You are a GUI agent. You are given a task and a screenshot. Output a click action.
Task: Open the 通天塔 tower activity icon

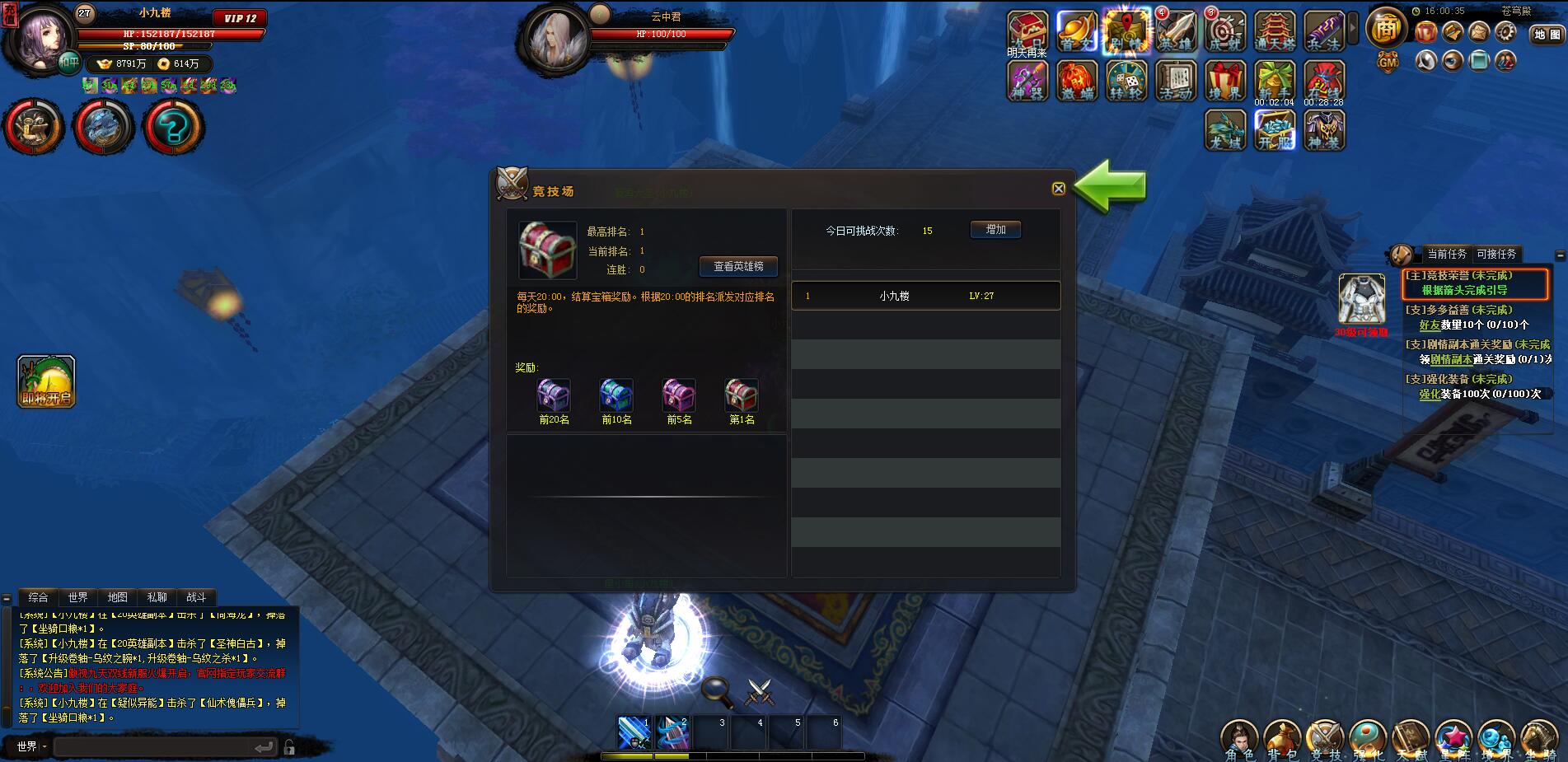point(1275,29)
